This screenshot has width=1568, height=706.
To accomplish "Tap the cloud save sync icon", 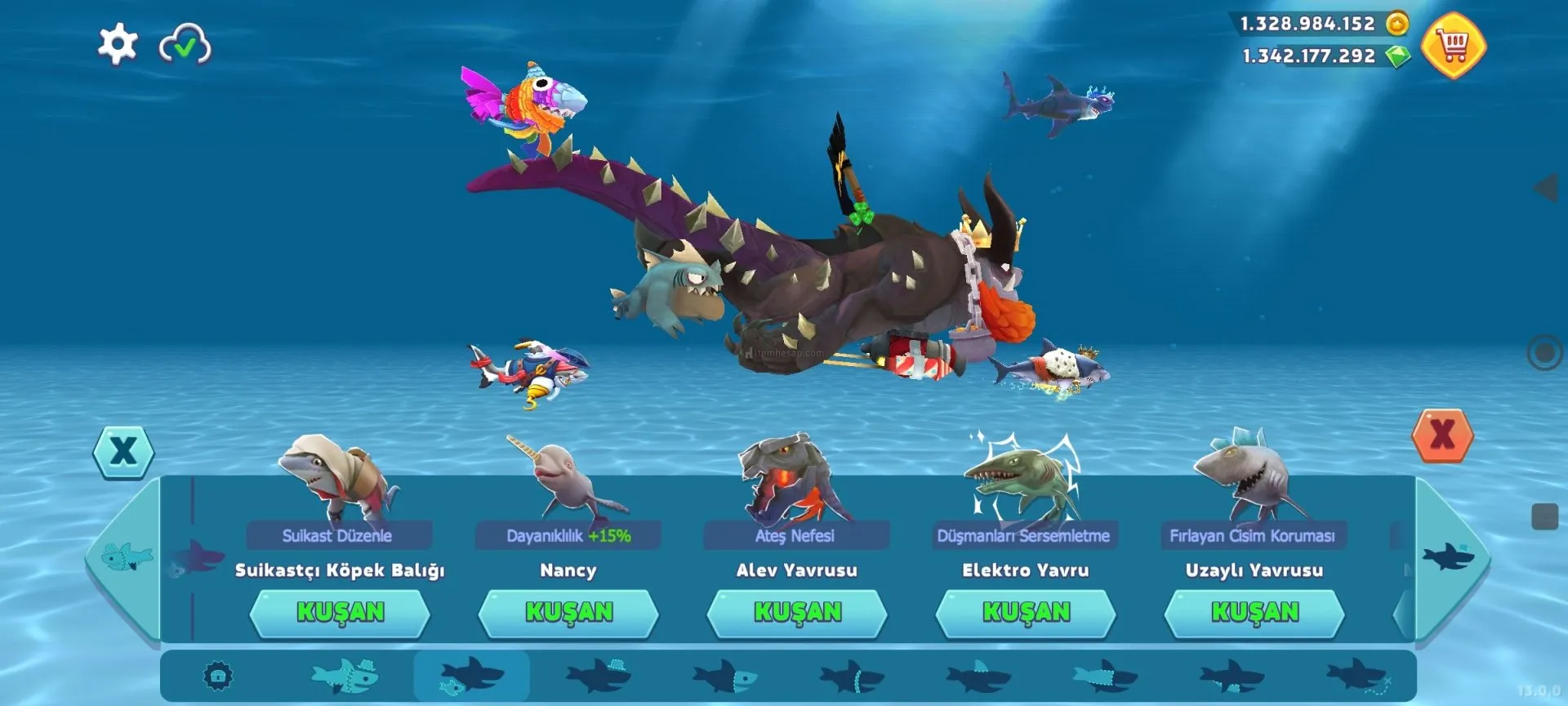I will 185,44.
